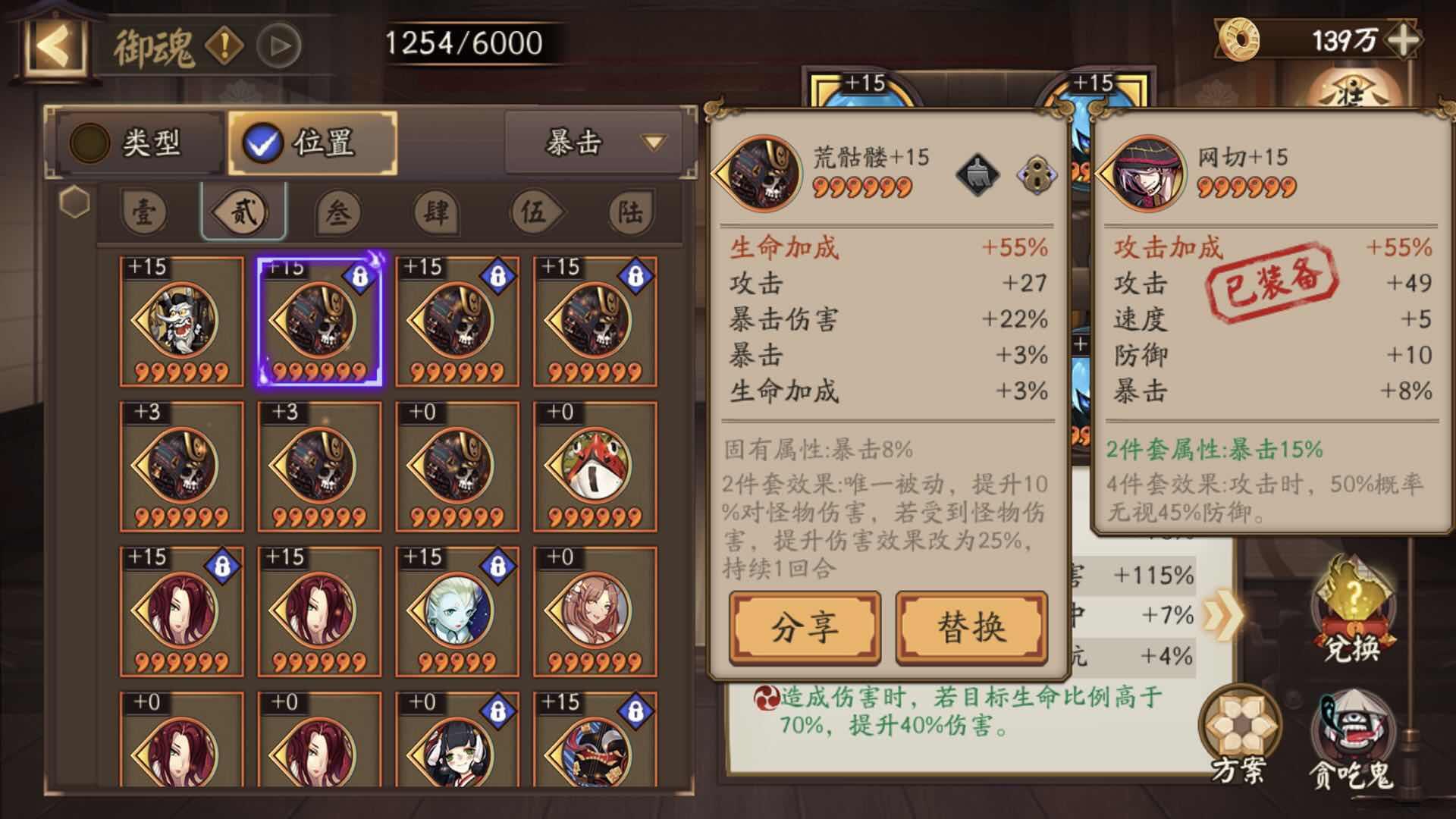Open the 御魂 info exclamation icon

[x=224, y=46]
